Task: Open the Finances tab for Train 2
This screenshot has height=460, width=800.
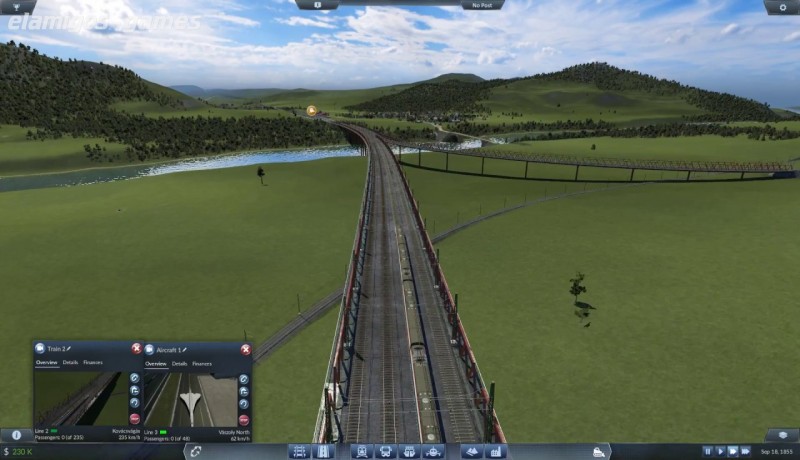Action: [93, 363]
